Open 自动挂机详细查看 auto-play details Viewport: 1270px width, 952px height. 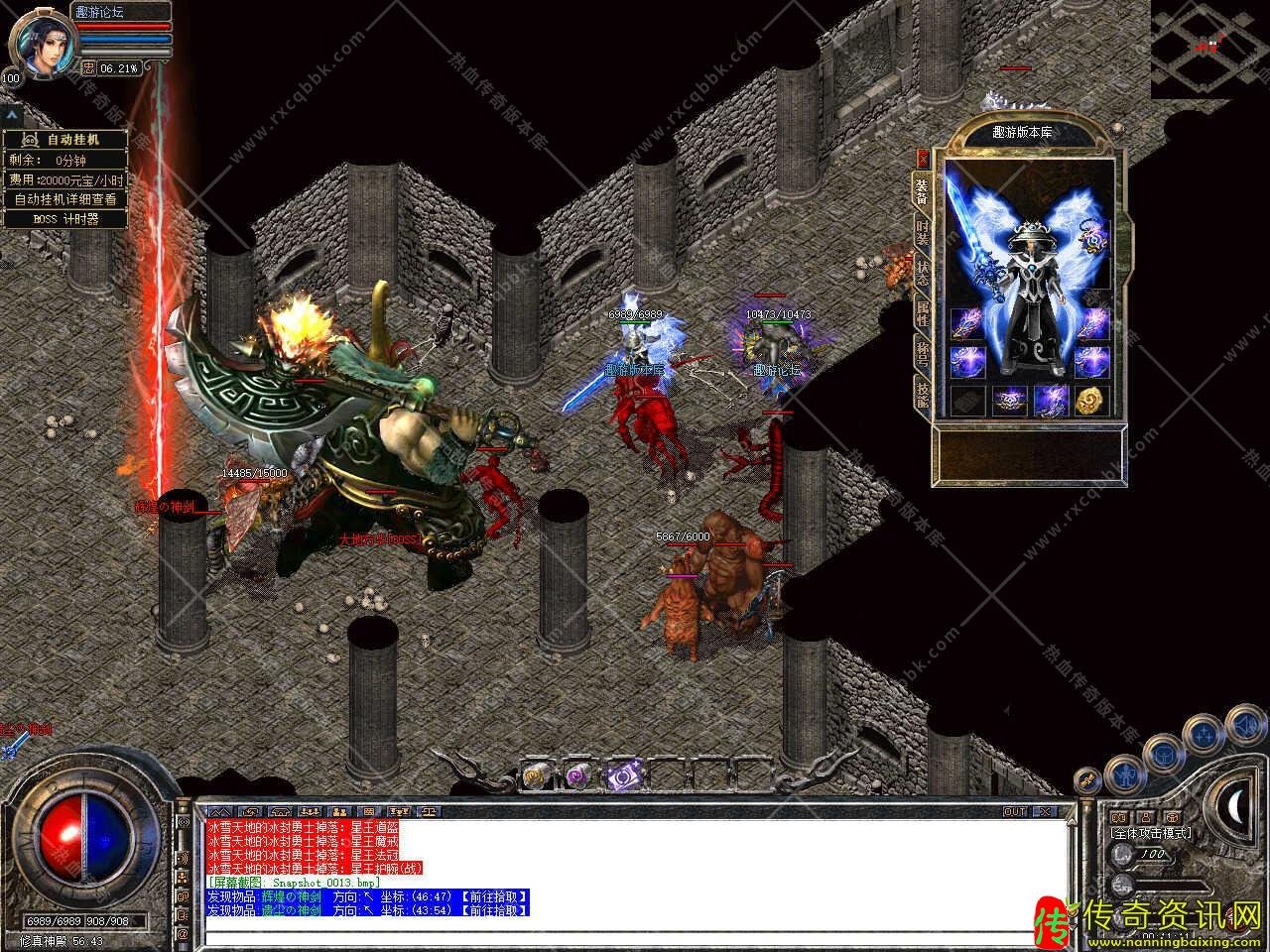64,199
